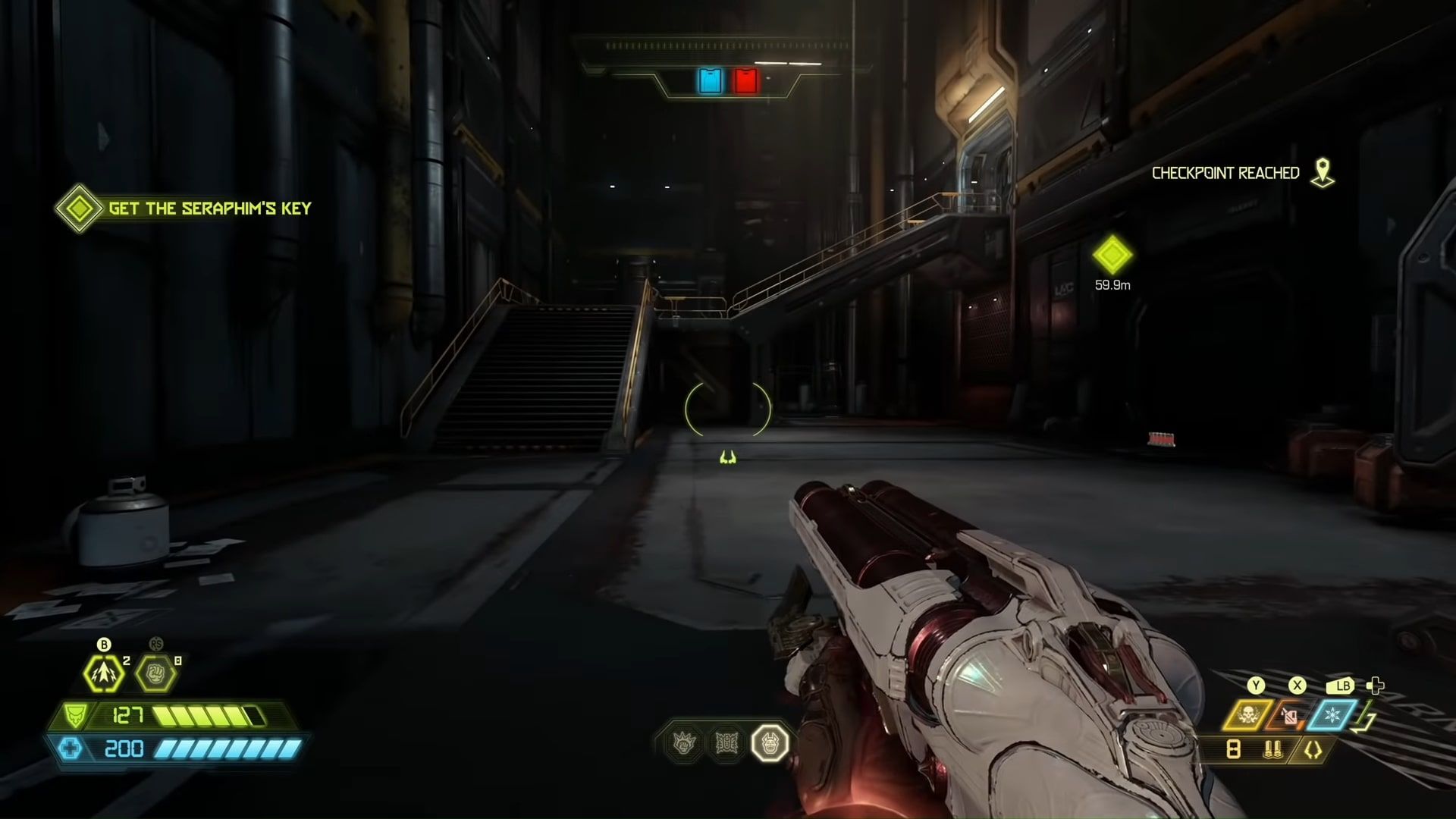
Task: Activate the dash arrow ability icon
Action: click(x=103, y=673)
